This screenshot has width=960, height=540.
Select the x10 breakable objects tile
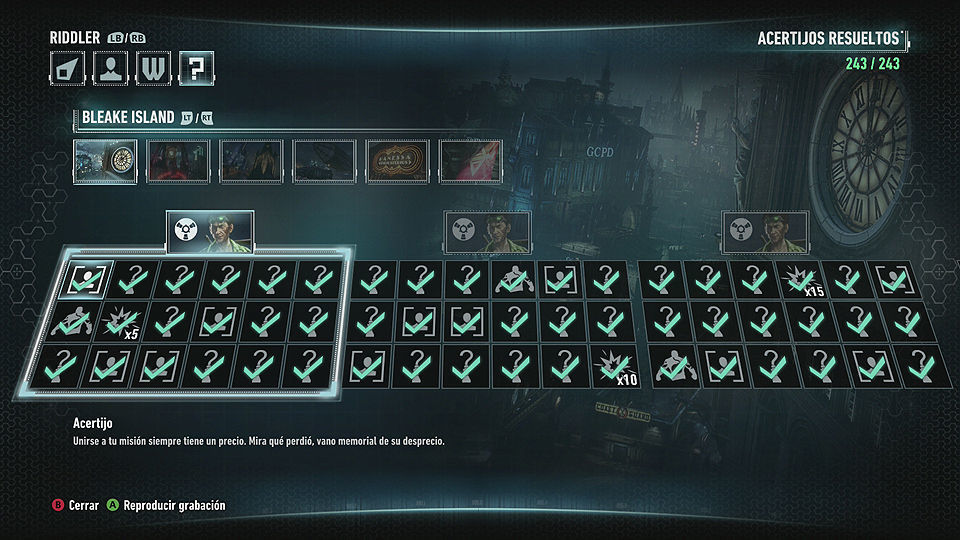[x=612, y=366]
